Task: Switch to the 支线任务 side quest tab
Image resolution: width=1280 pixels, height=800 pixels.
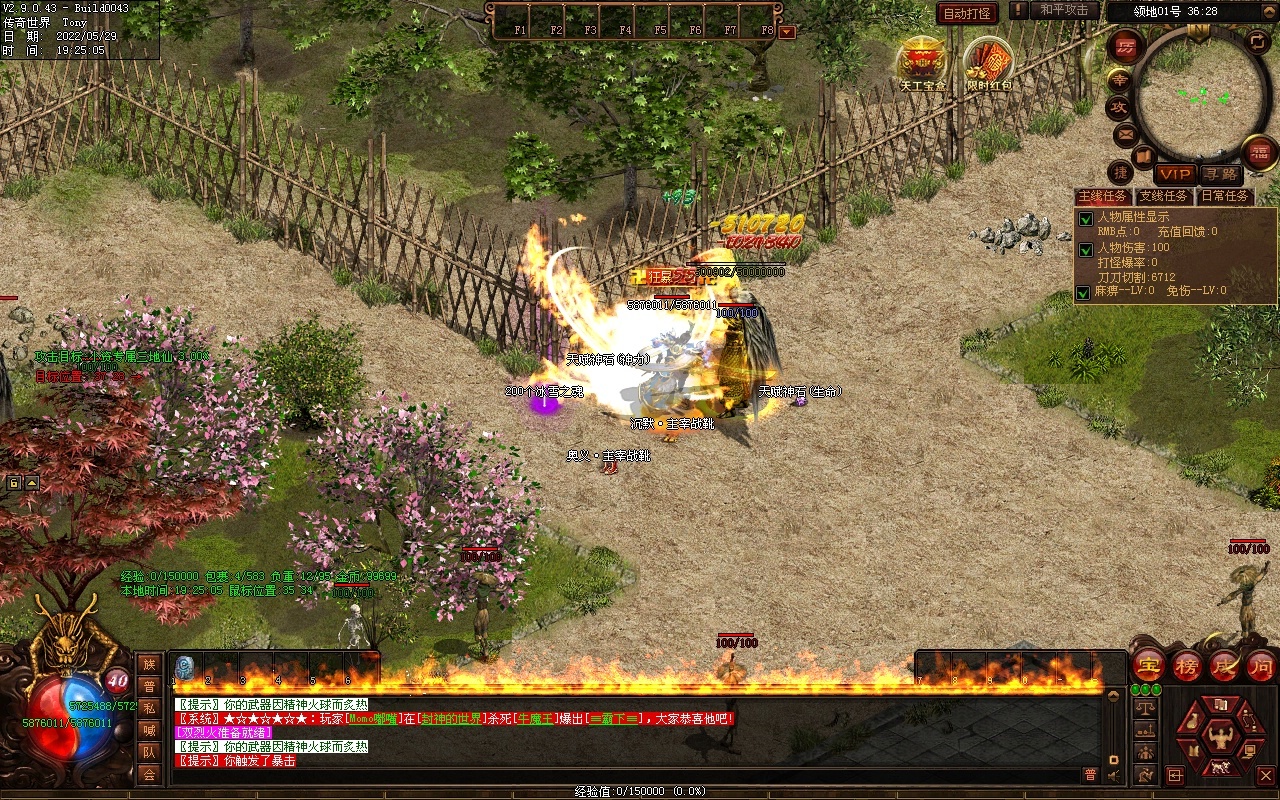Action: (1163, 196)
